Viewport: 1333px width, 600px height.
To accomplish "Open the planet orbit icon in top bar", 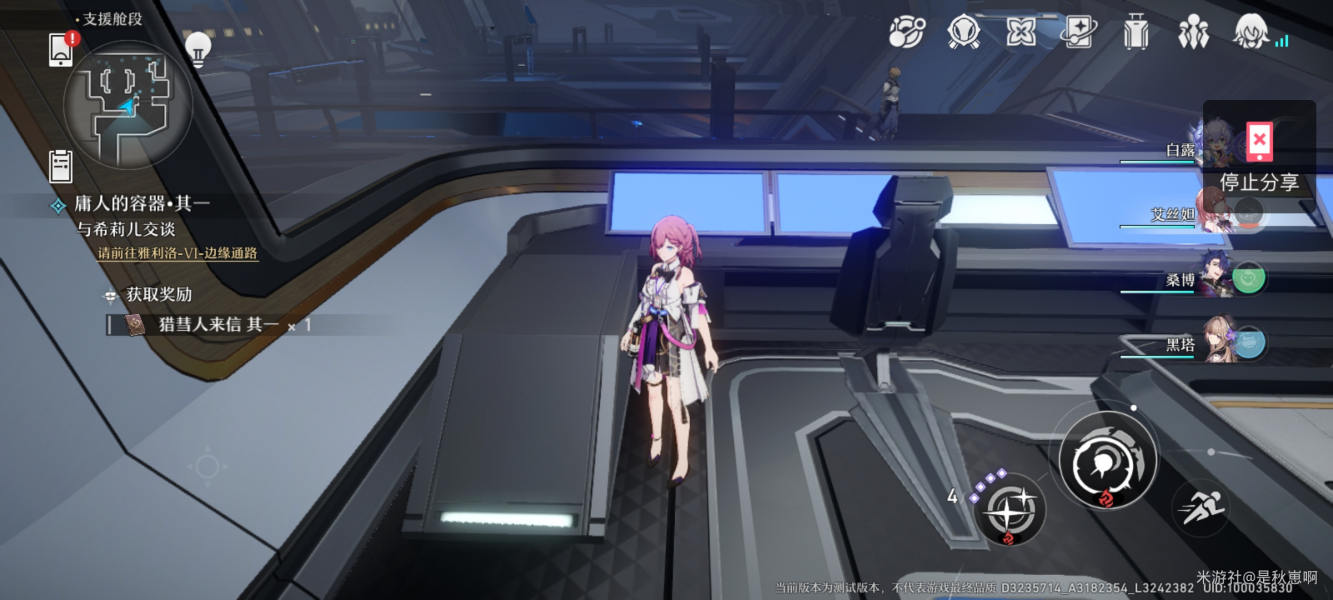I will tap(907, 32).
